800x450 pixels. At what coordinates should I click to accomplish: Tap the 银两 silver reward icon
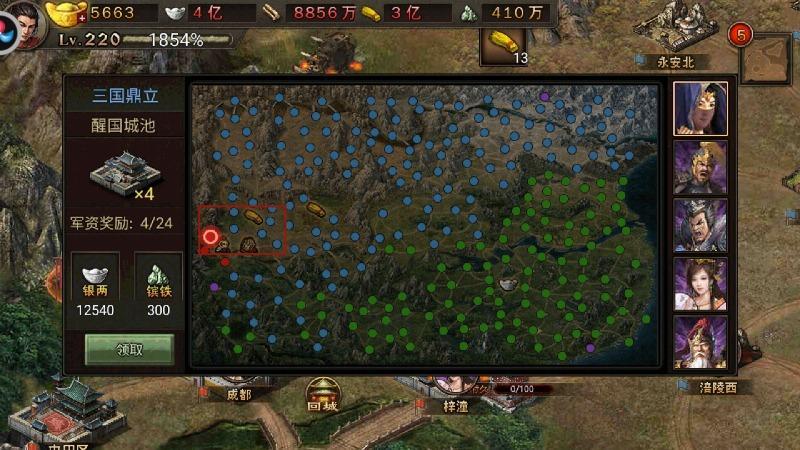(x=97, y=273)
